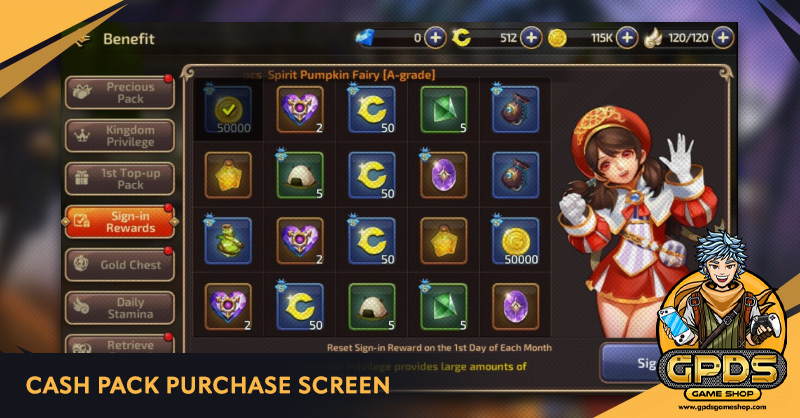Show the Daily Stamina tab
The image size is (800, 418).
coord(119,308)
